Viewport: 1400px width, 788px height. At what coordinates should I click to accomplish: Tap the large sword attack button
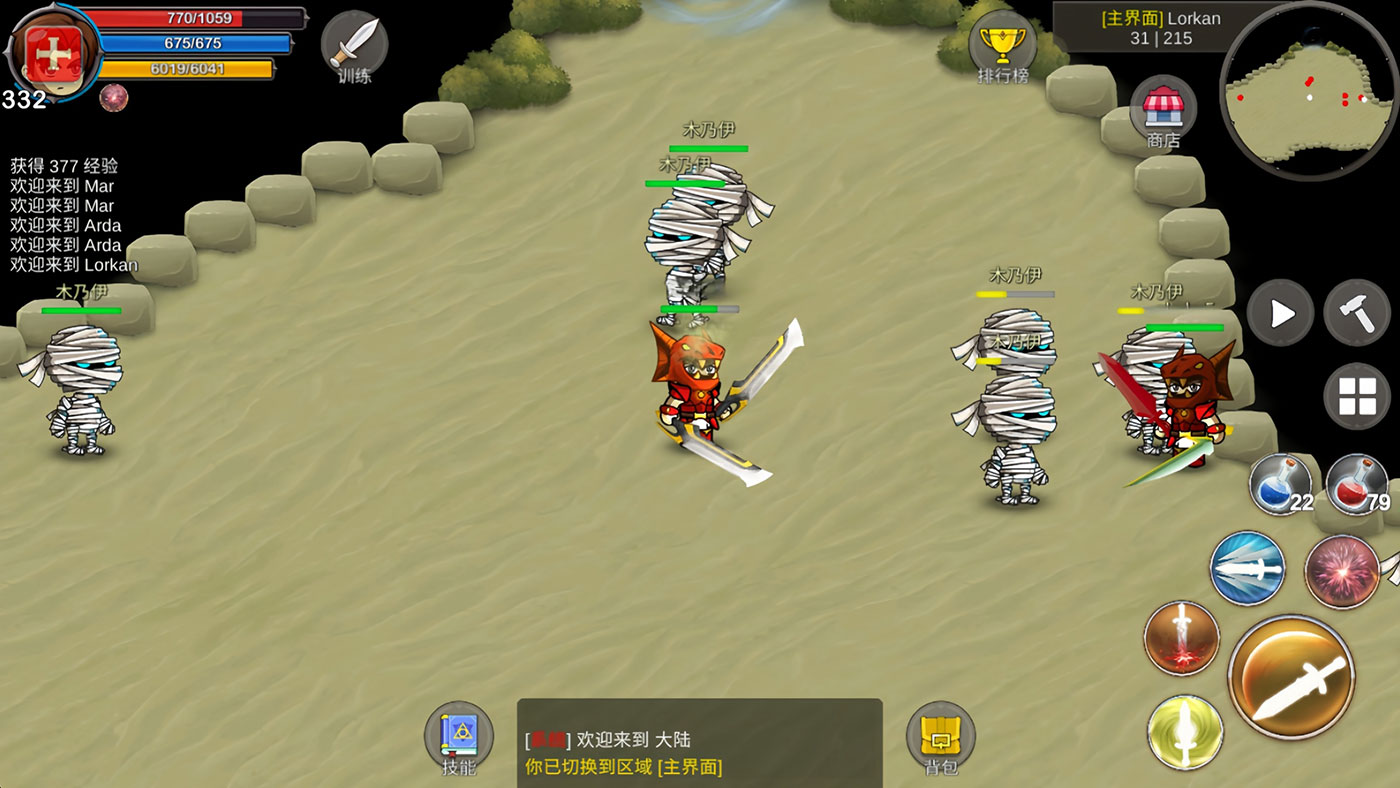tap(1291, 677)
